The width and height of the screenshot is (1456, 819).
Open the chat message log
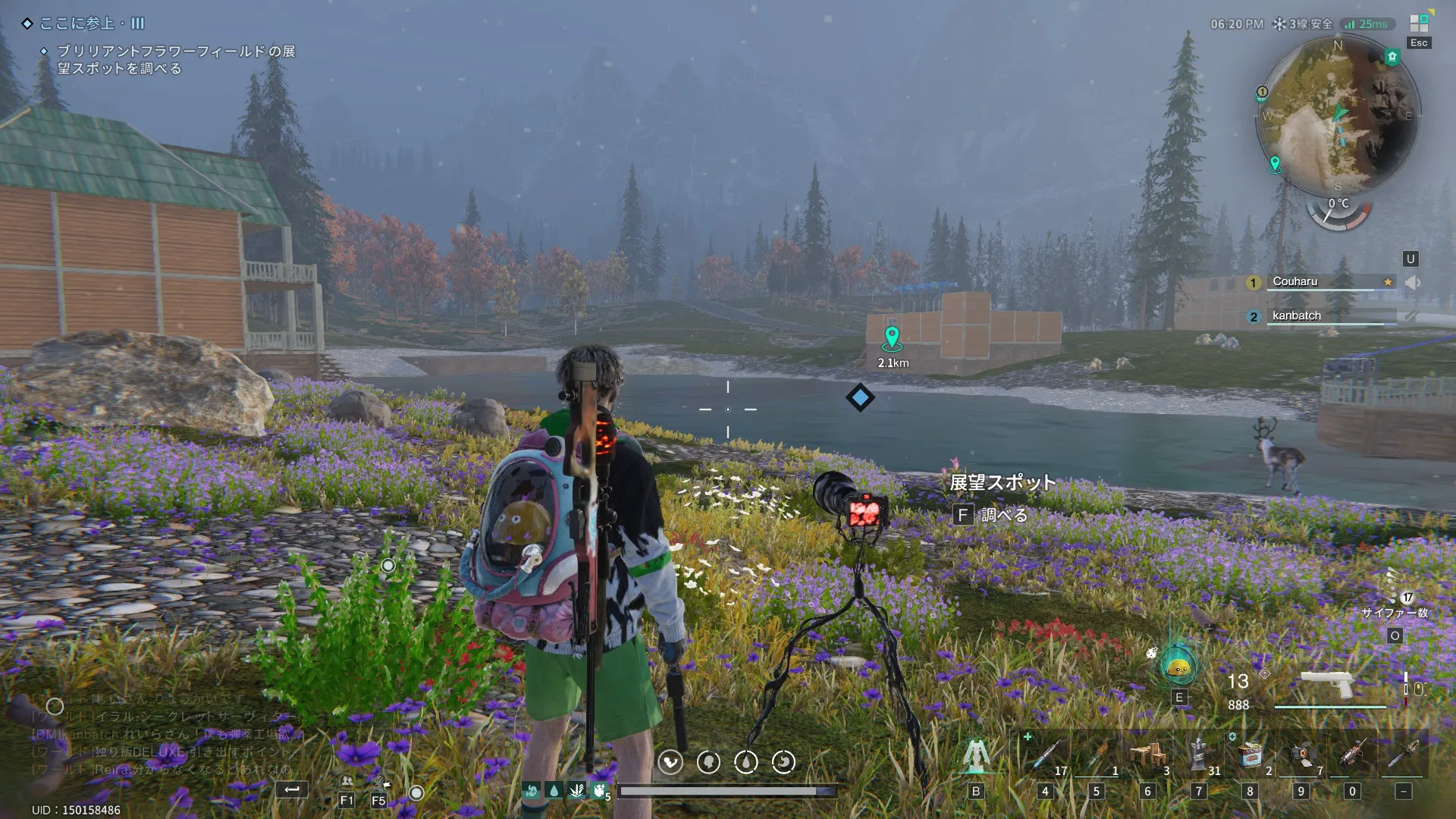pos(159,733)
